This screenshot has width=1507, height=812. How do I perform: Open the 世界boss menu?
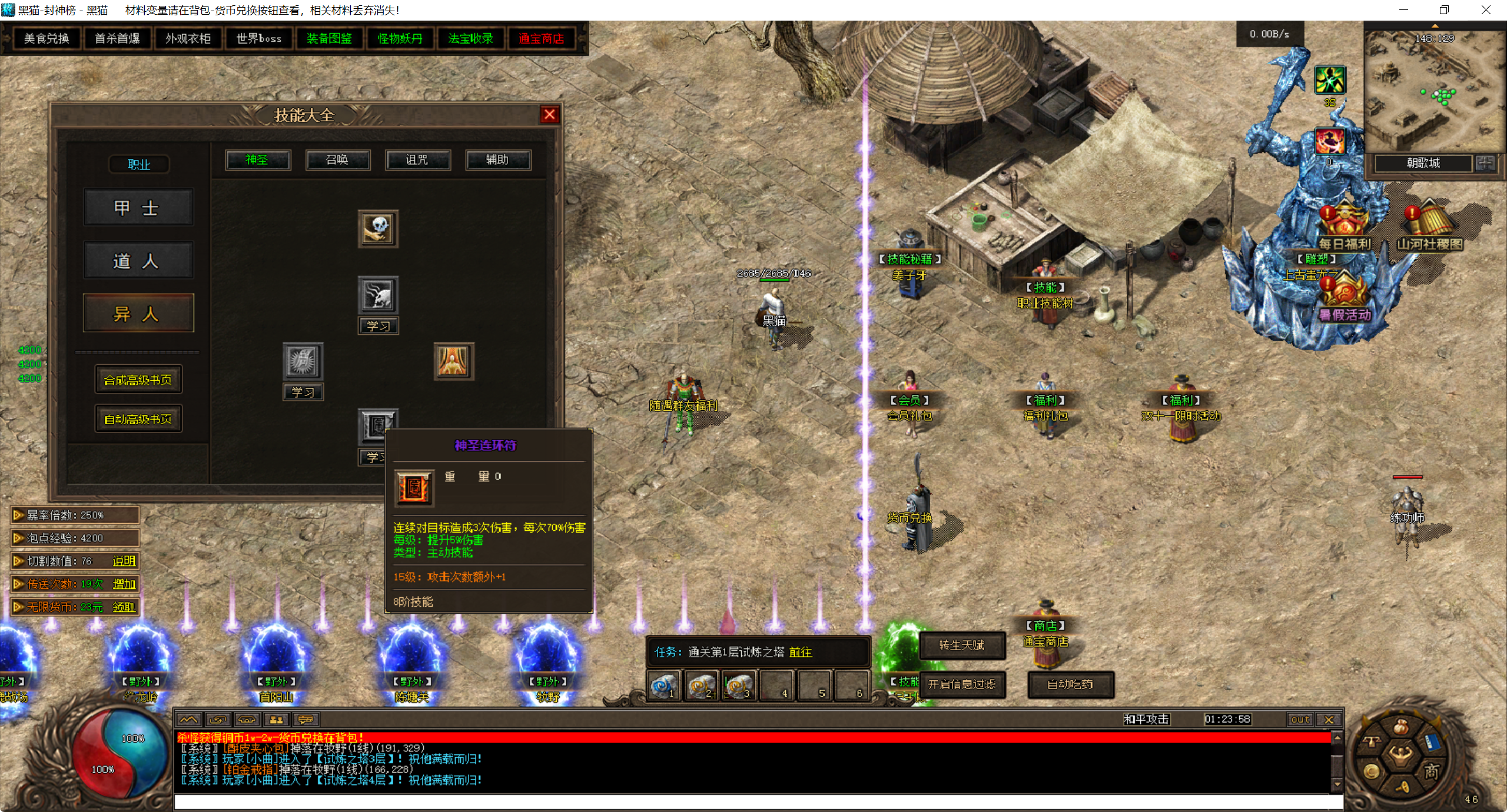click(258, 39)
